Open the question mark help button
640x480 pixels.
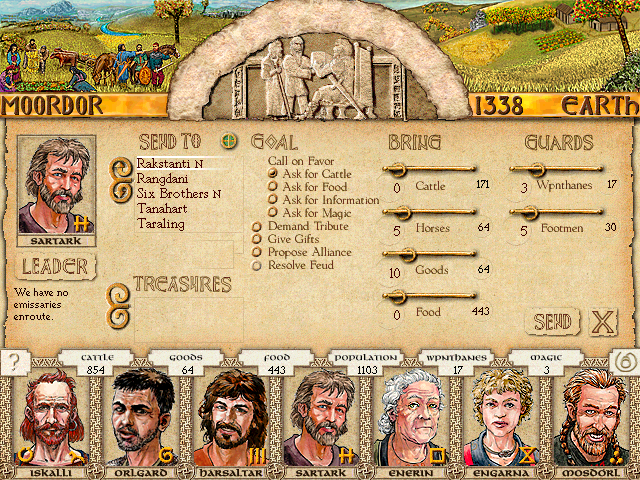(13, 363)
